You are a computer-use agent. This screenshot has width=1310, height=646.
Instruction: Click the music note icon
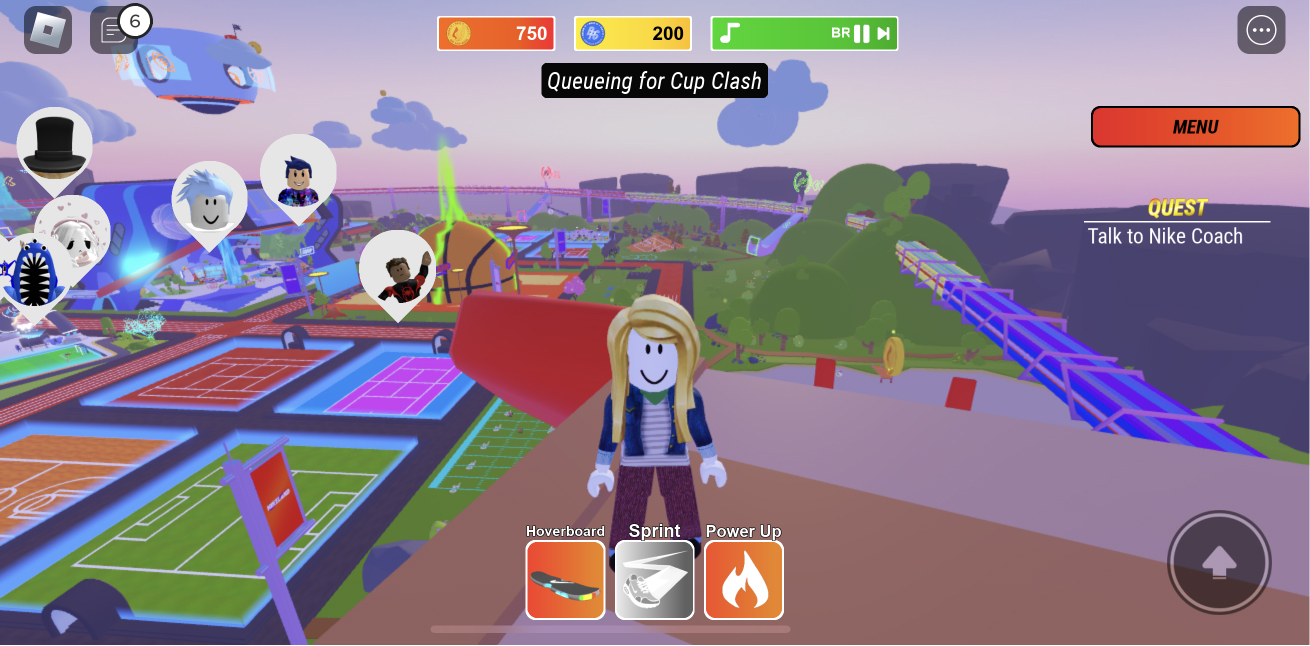click(x=730, y=34)
